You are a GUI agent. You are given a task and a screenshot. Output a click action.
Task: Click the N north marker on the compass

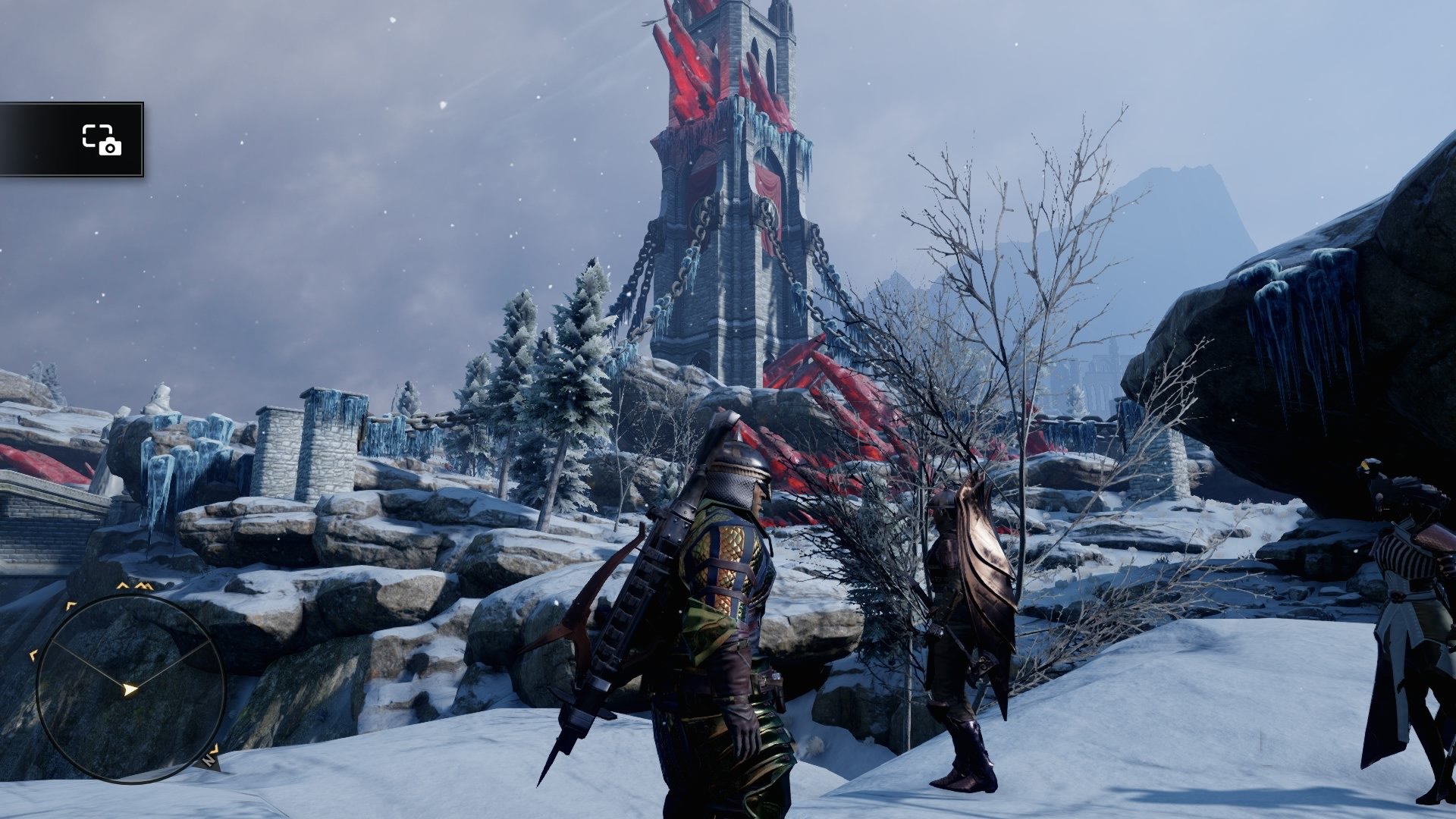click(x=209, y=760)
